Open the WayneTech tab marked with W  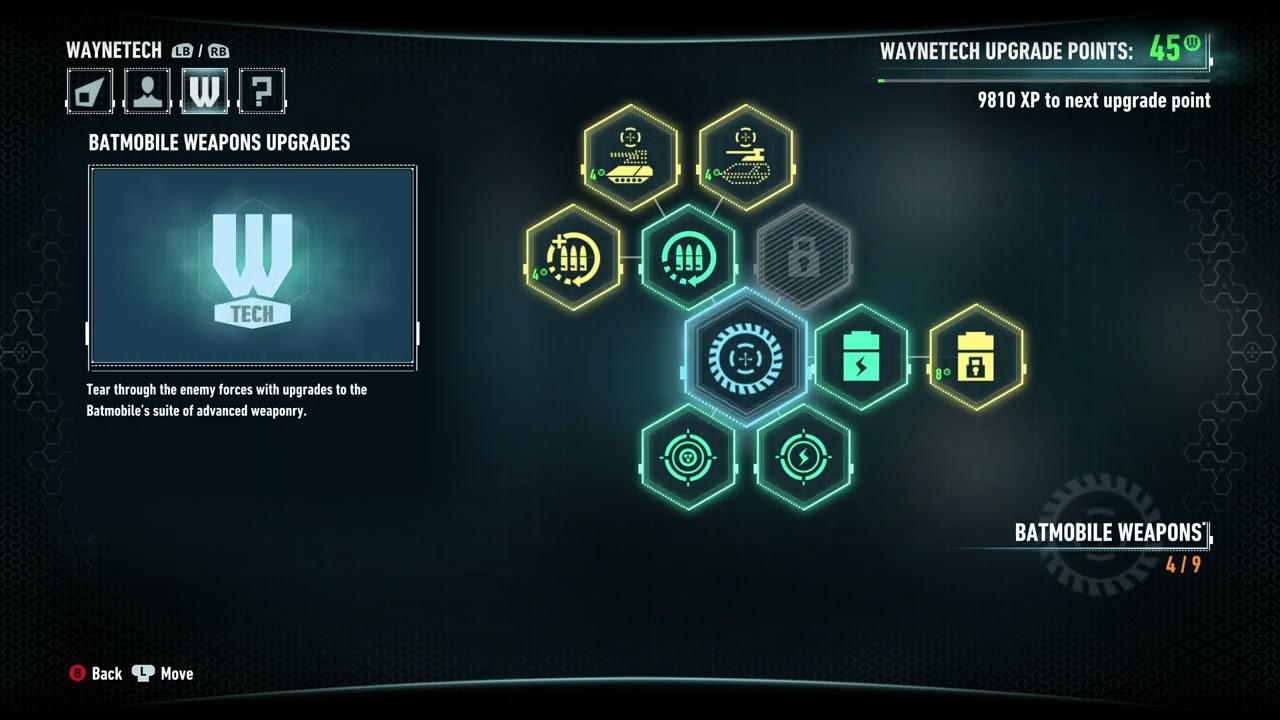(205, 90)
